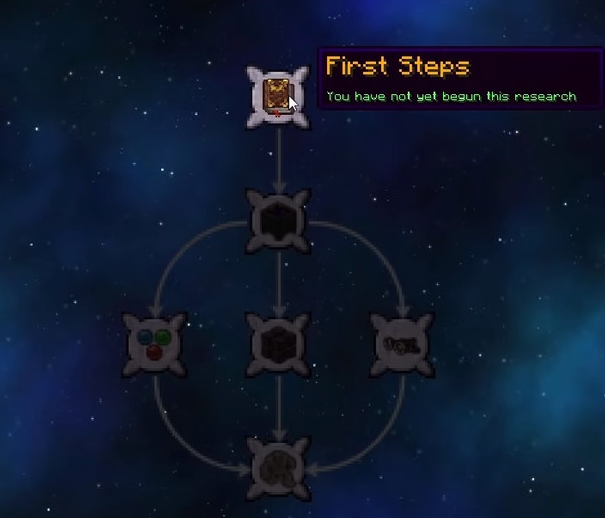Select the research node with three colored orbs
Screen dimensions: 605x518
point(154,345)
